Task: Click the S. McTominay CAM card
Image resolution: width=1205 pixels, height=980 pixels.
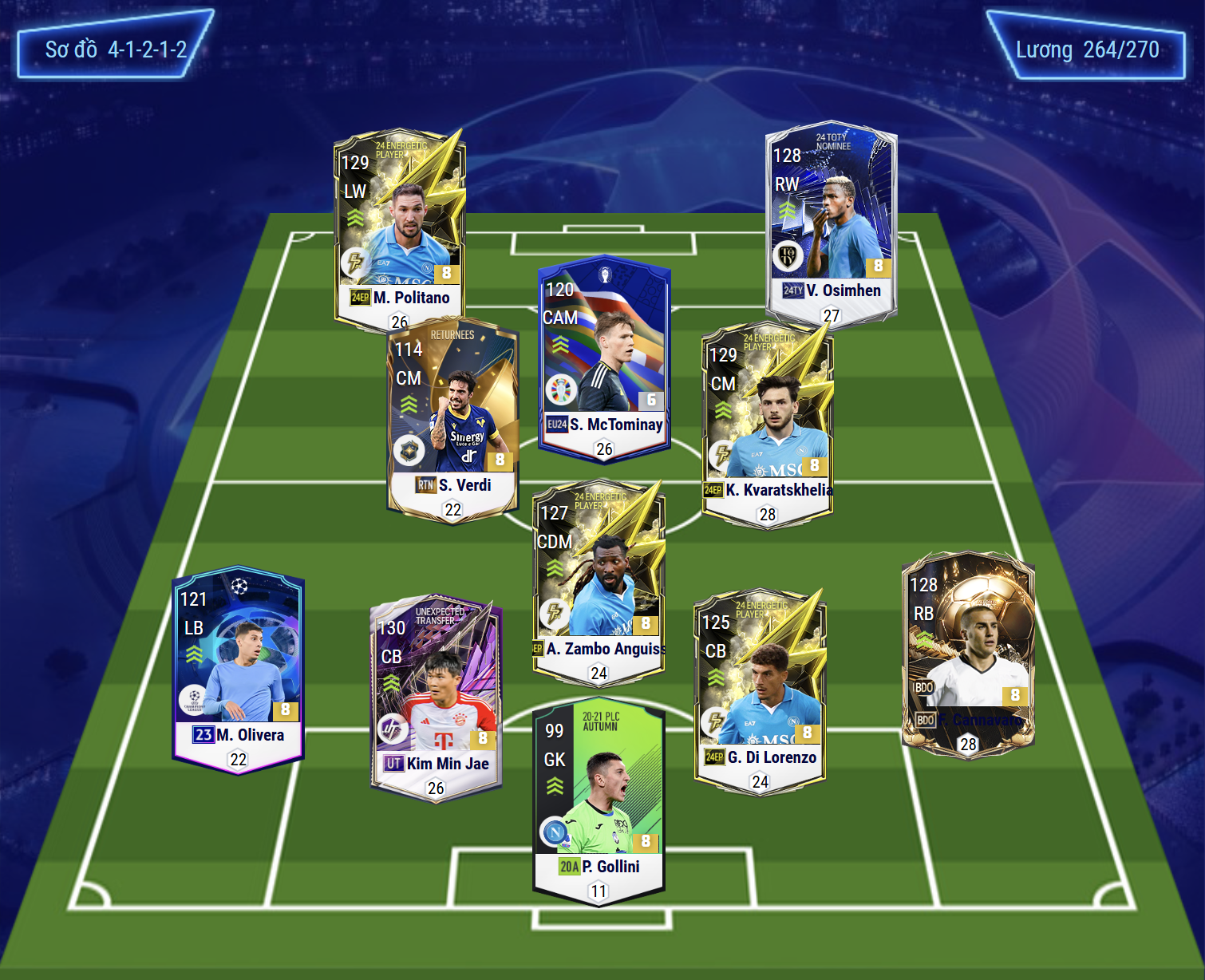Action: pyautogui.click(x=604, y=355)
